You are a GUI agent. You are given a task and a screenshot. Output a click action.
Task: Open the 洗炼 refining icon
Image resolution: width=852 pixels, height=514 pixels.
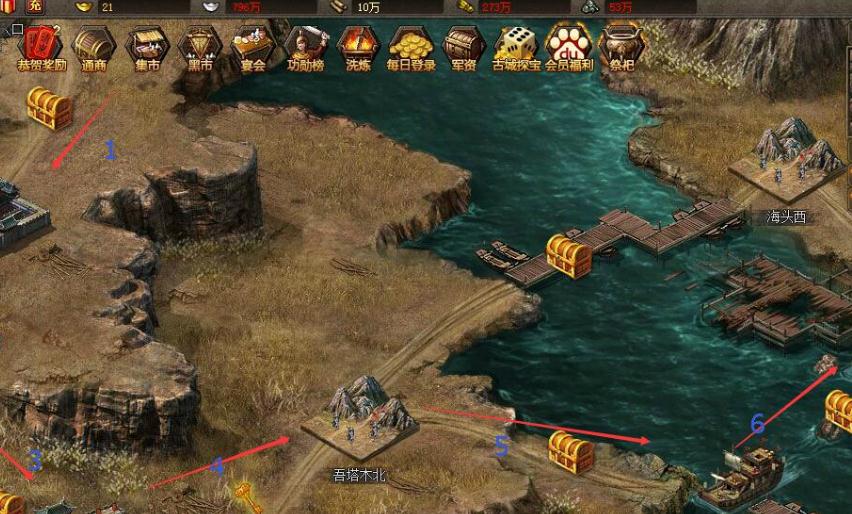(x=357, y=45)
